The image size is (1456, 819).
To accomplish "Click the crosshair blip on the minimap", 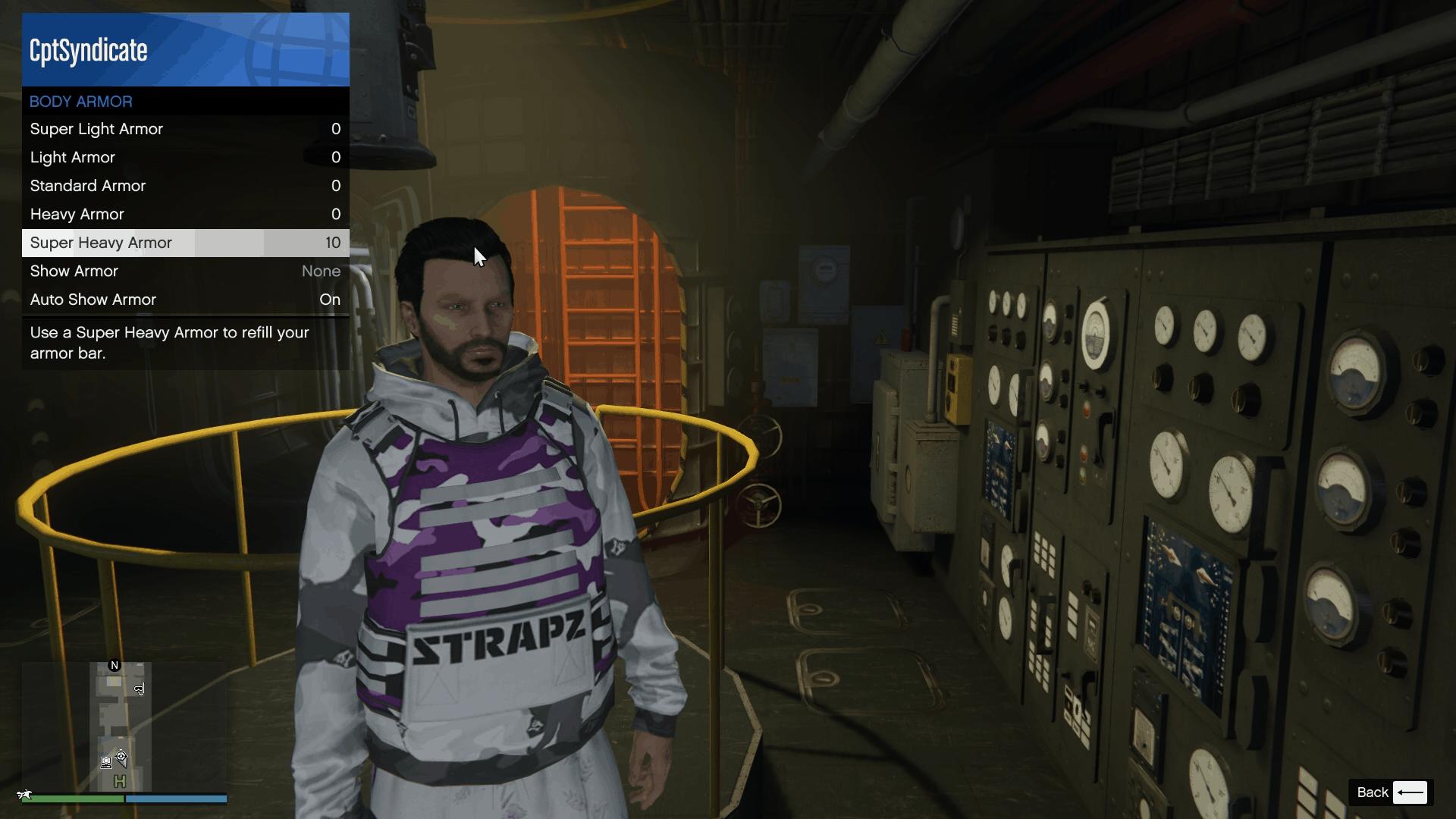I will point(121,756).
